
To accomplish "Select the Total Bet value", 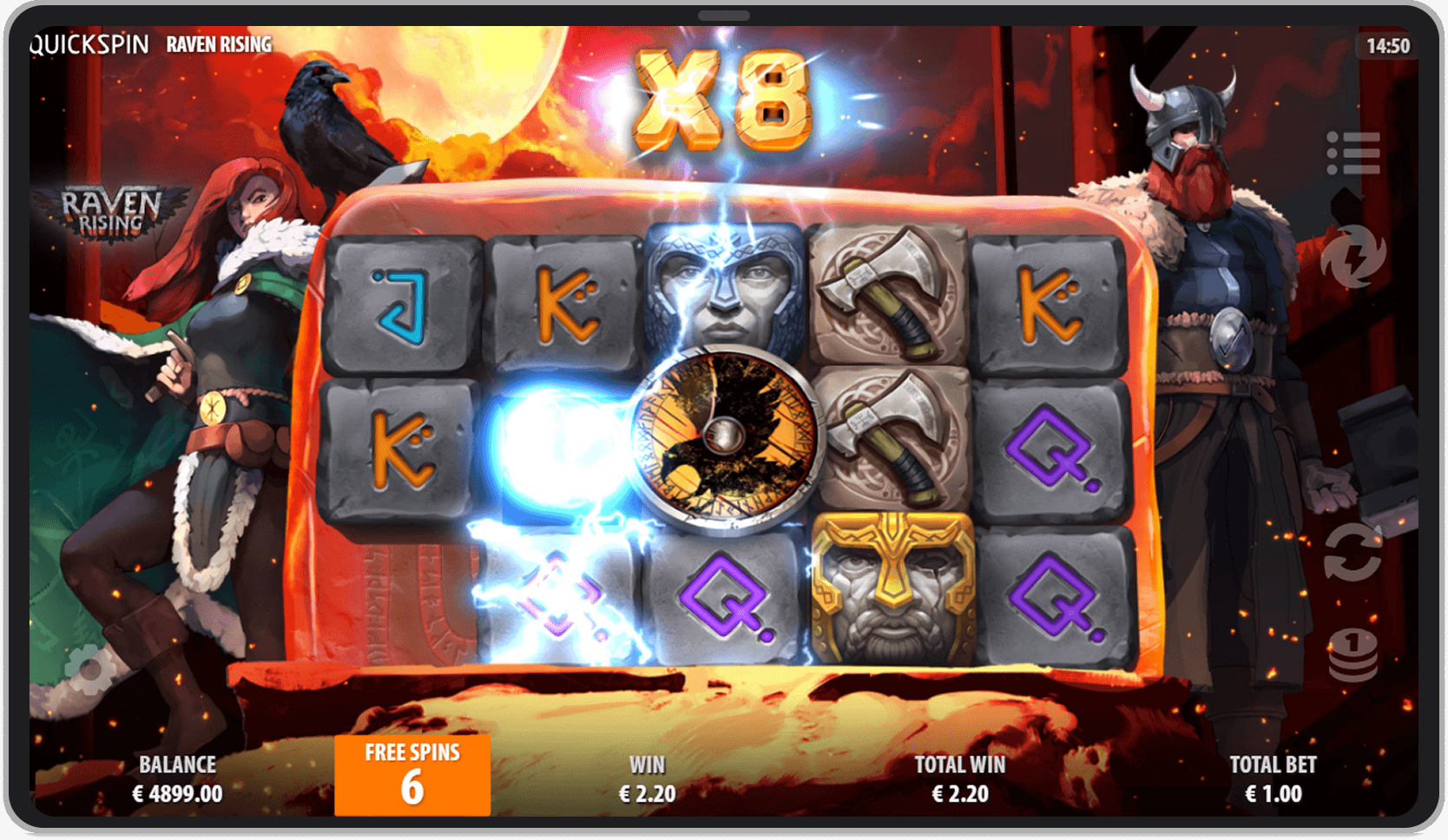I will pyautogui.click(x=1273, y=778).
